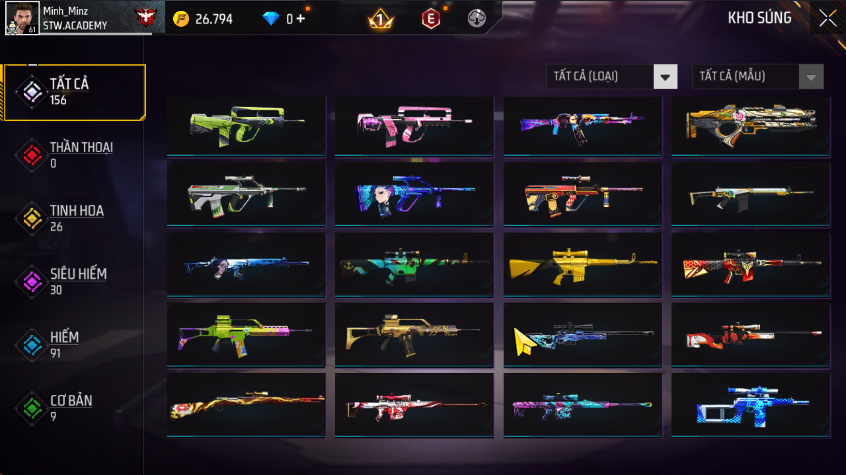Click the gold crown rank icon
This screenshot has height=475, width=846.
(381, 18)
